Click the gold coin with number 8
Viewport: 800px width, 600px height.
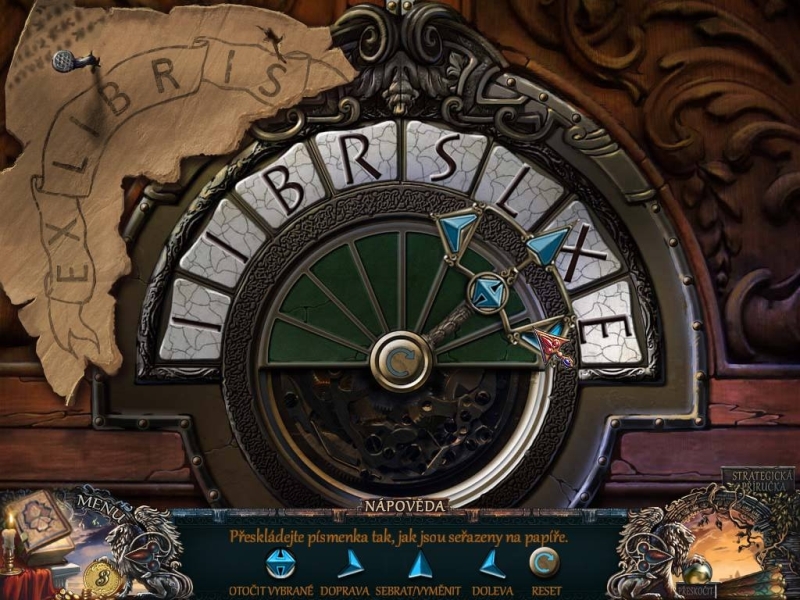click(x=101, y=577)
